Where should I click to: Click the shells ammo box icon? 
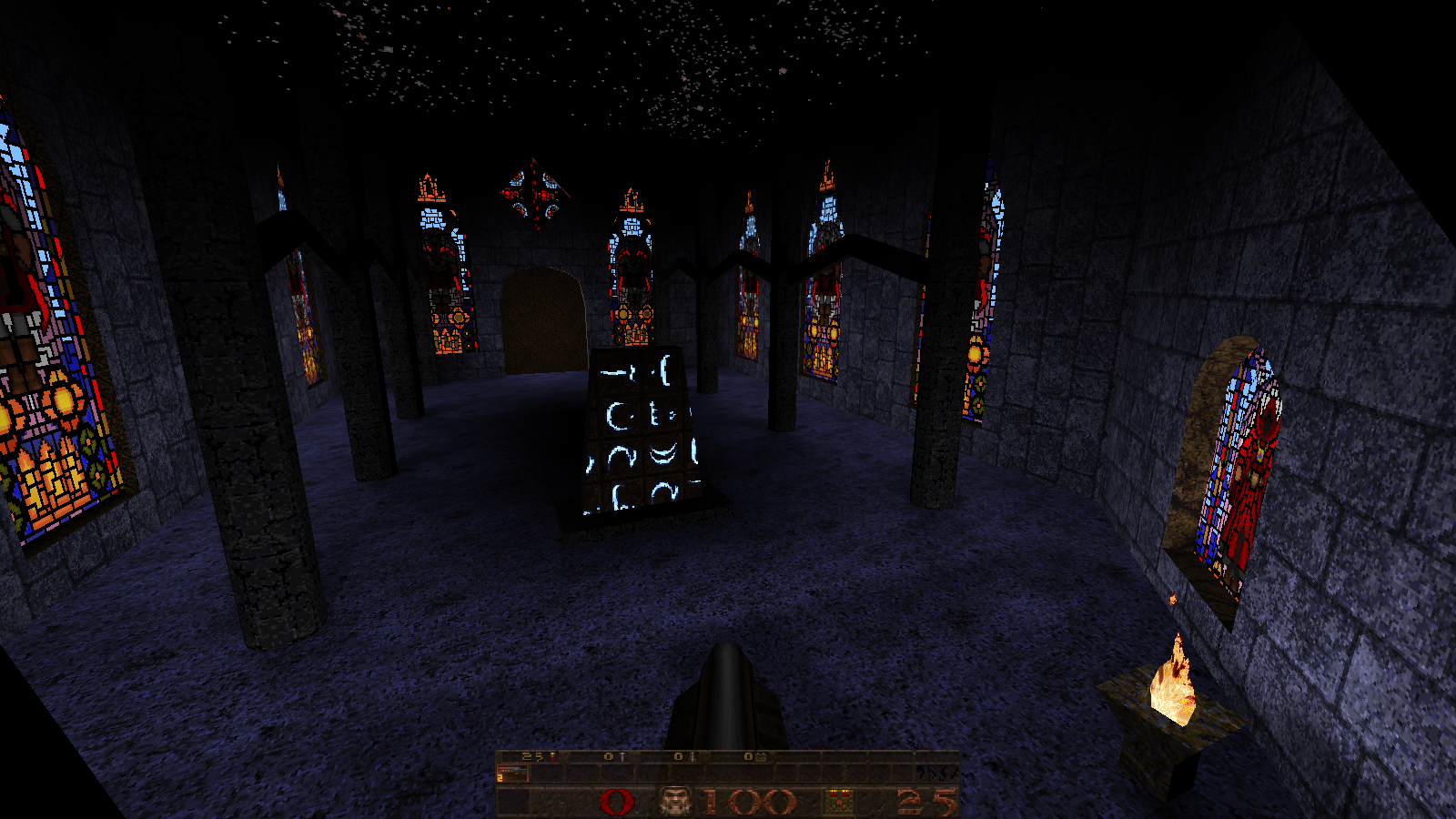(838, 802)
